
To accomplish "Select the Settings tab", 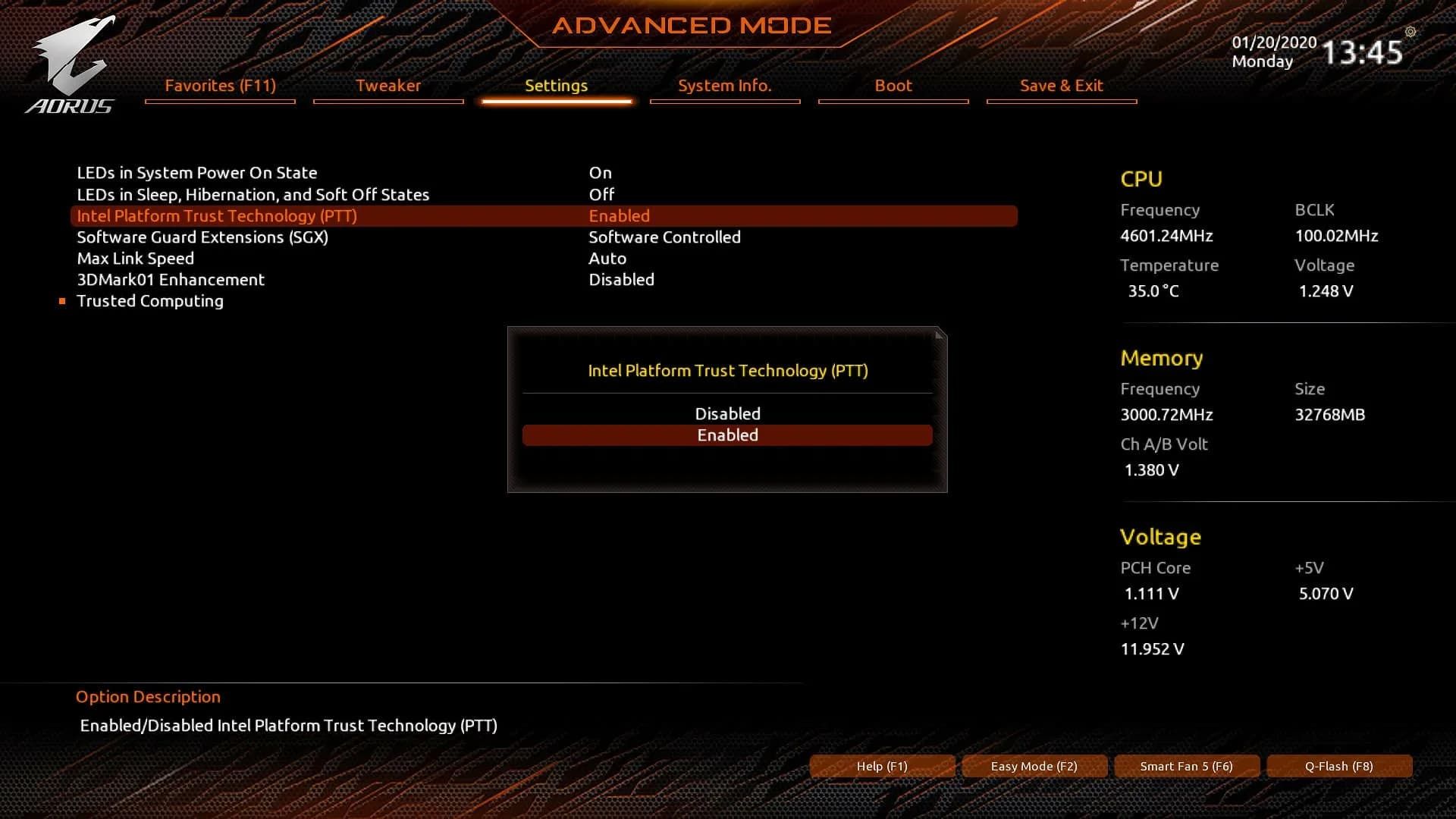I will pyautogui.click(x=556, y=86).
